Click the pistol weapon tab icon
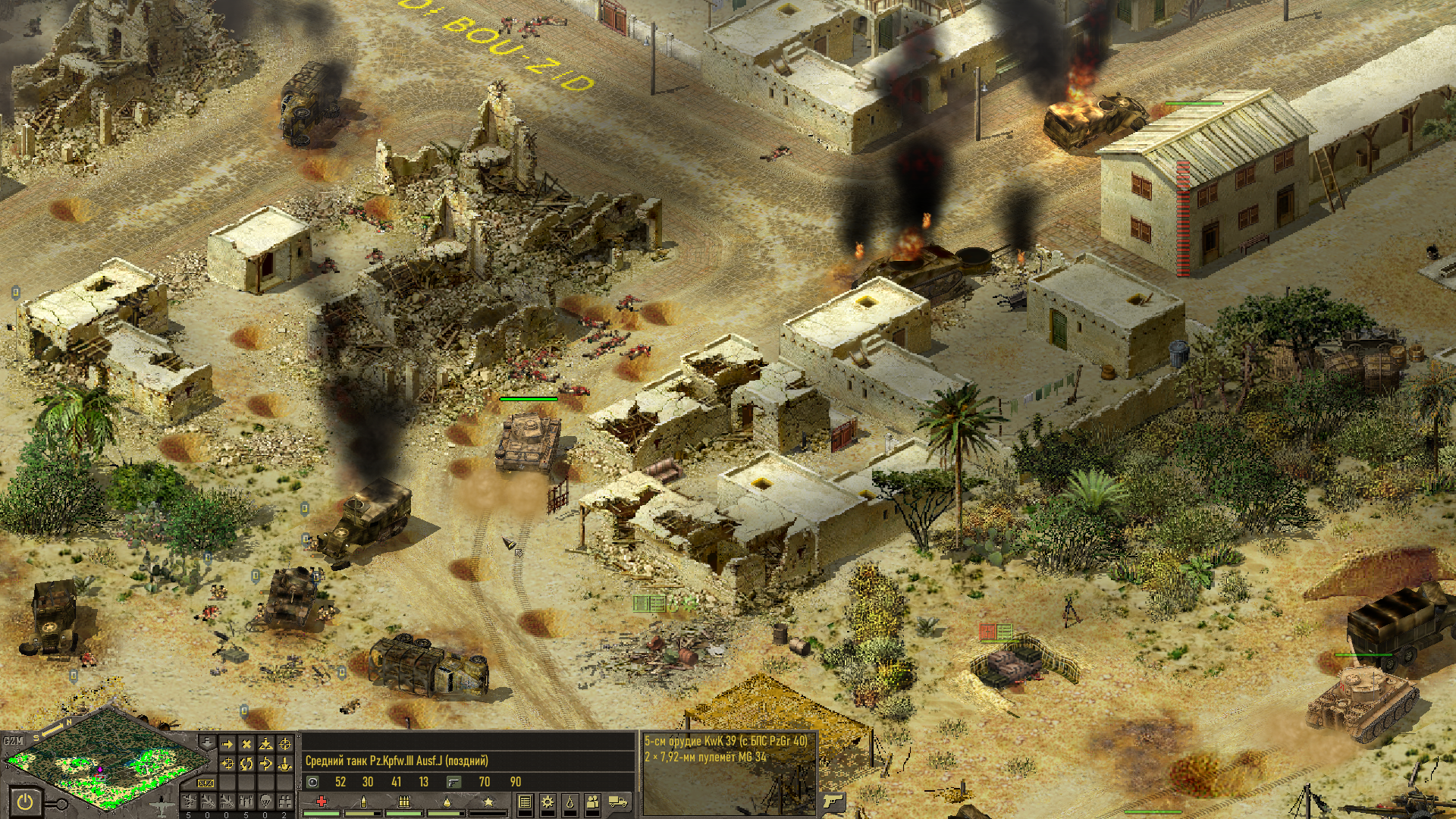Screen dimensions: 1456x819 pyautogui.click(x=833, y=802)
